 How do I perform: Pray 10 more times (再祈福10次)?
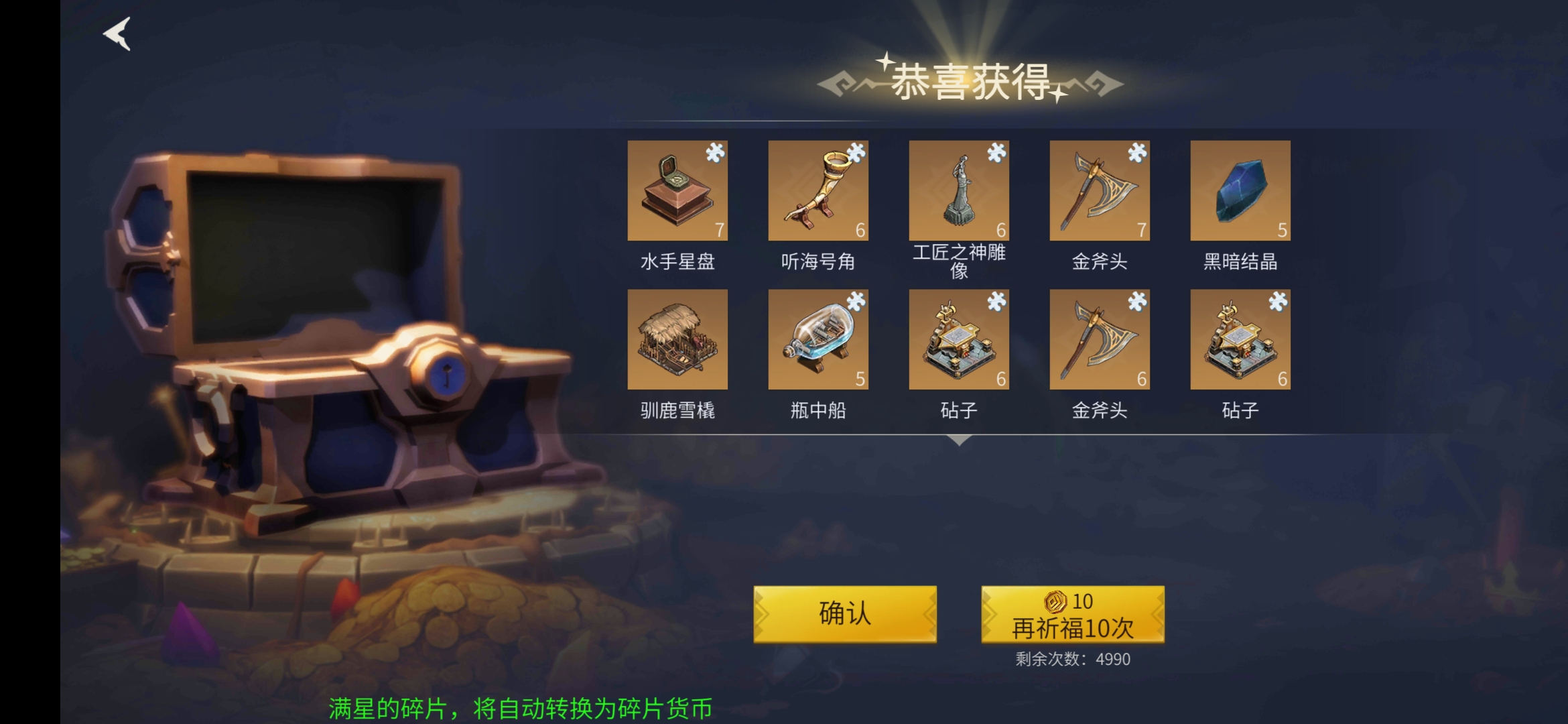tap(1072, 614)
